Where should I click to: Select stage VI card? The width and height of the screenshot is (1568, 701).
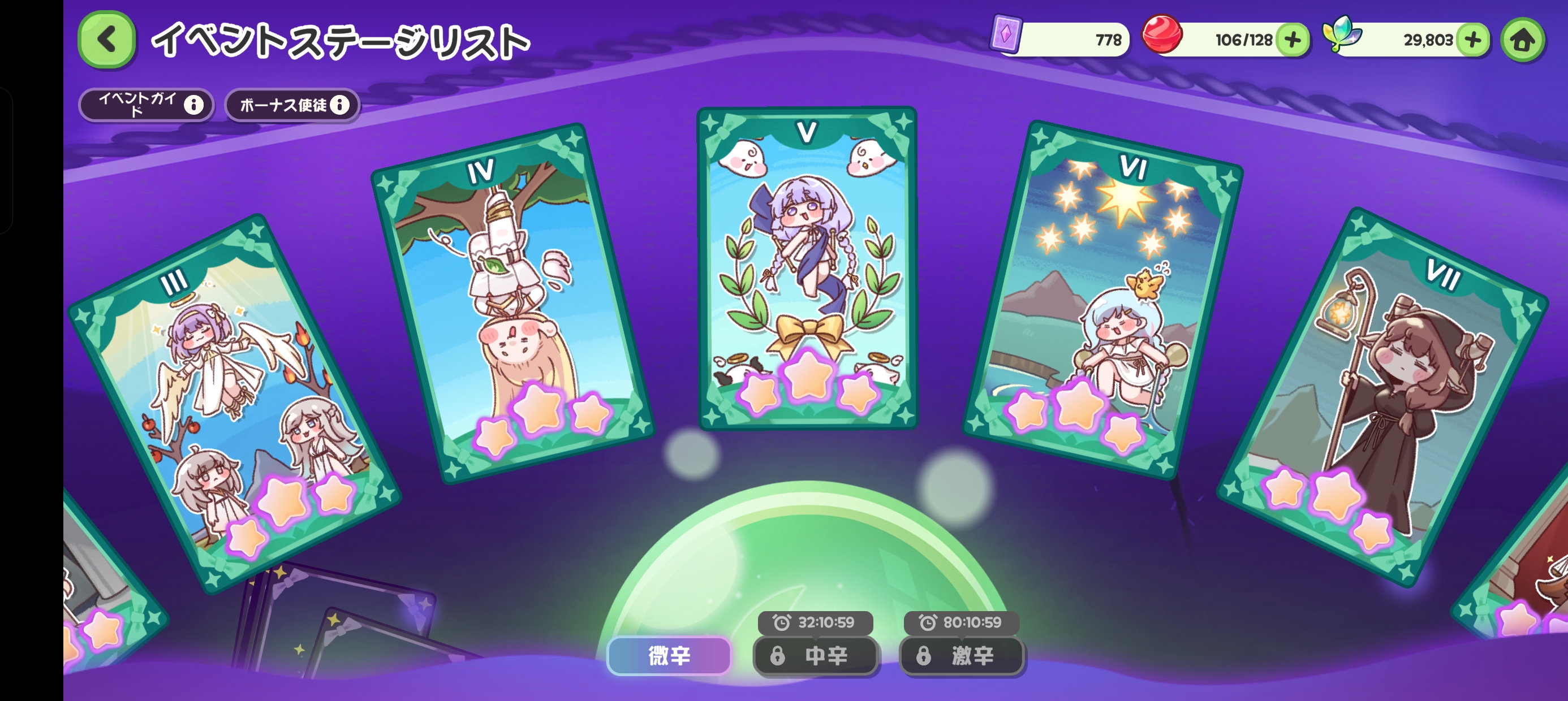pos(1102,298)
